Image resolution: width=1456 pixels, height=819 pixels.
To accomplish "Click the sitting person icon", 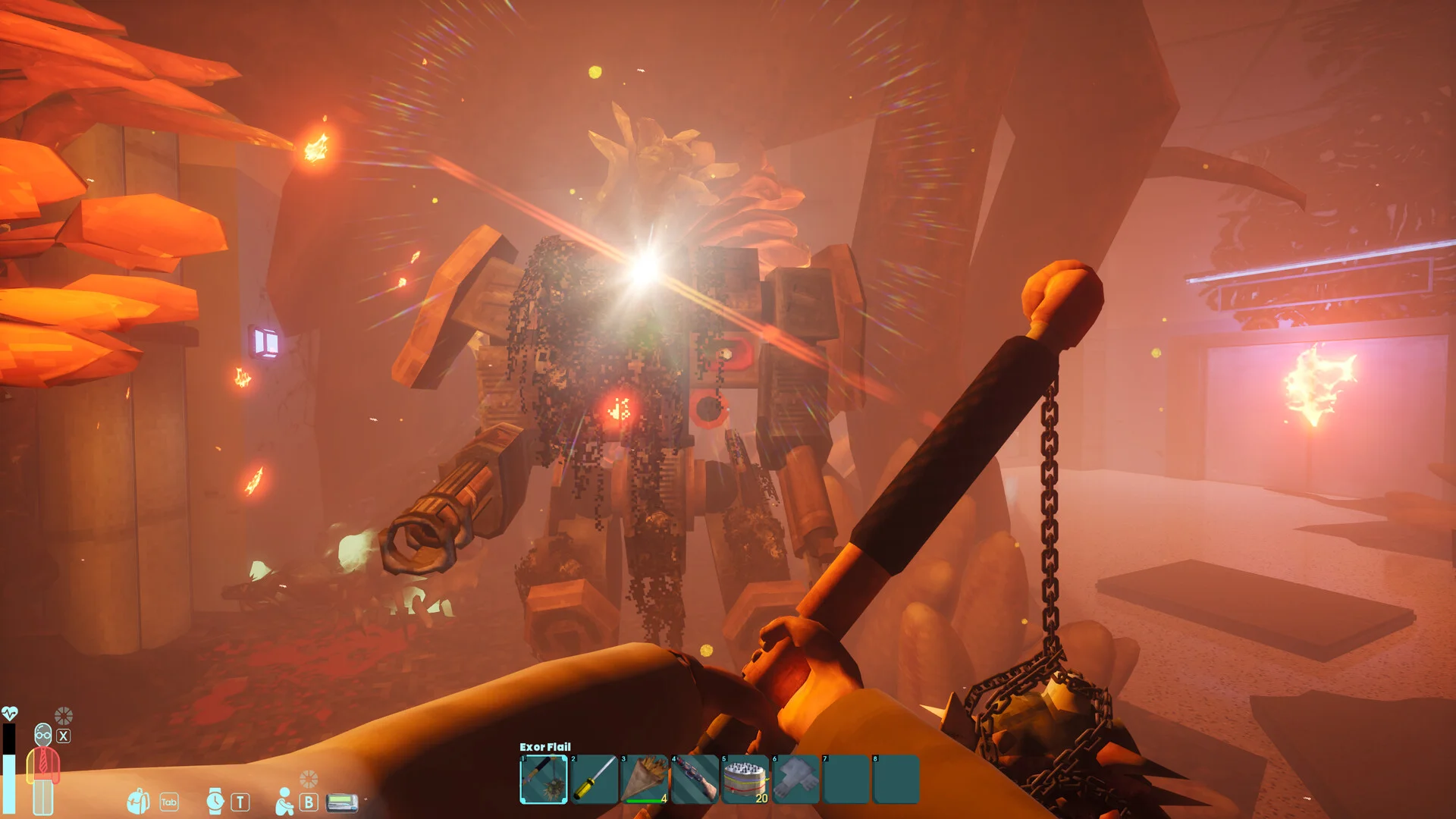I will coord(284,801).
